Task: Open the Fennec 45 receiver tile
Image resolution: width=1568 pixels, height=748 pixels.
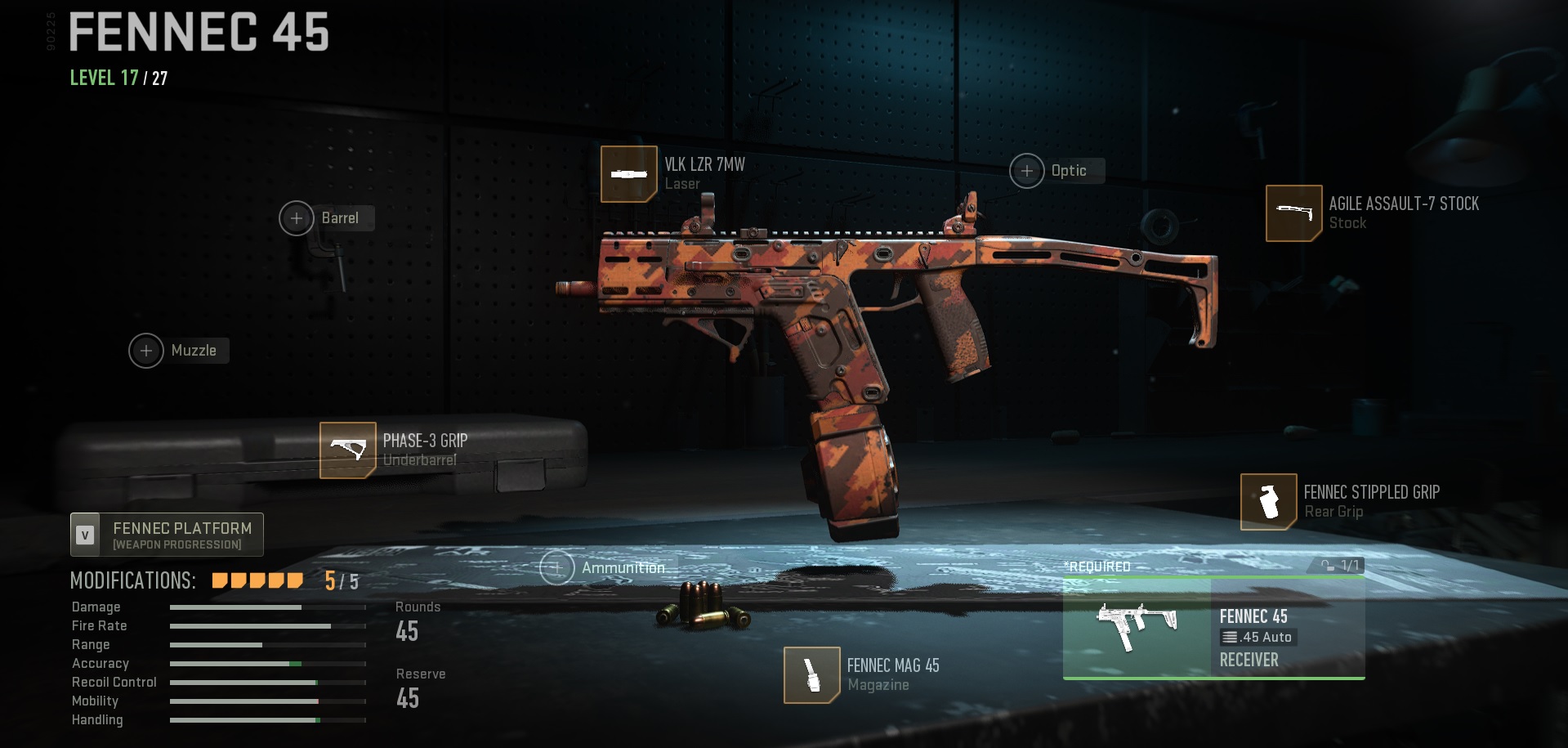Action: click(x=1213, y=629)
